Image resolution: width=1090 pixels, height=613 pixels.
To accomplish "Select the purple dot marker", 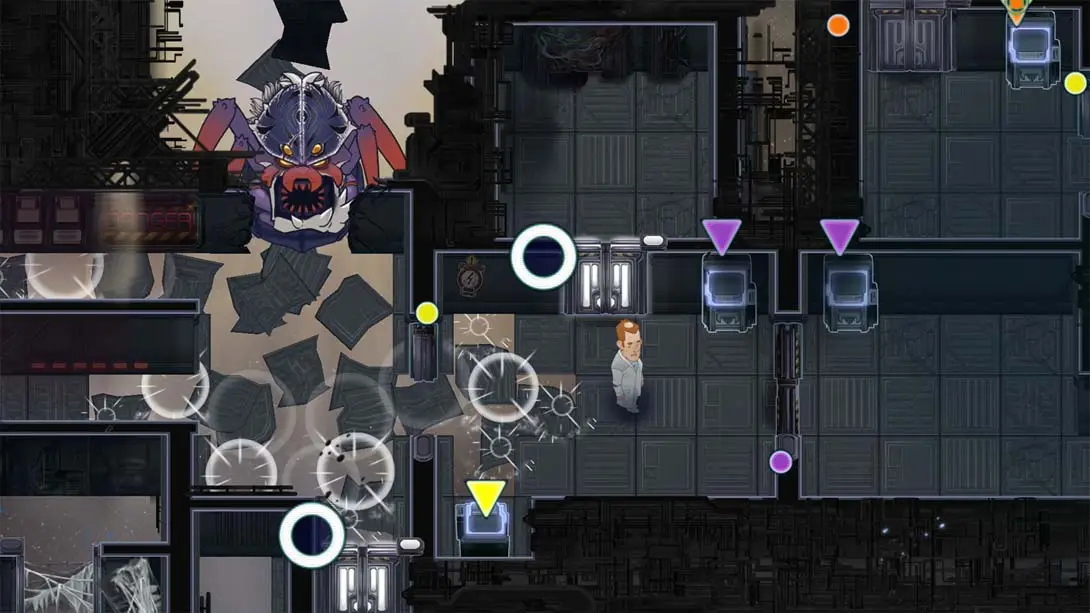I will (x=781, y=461).
